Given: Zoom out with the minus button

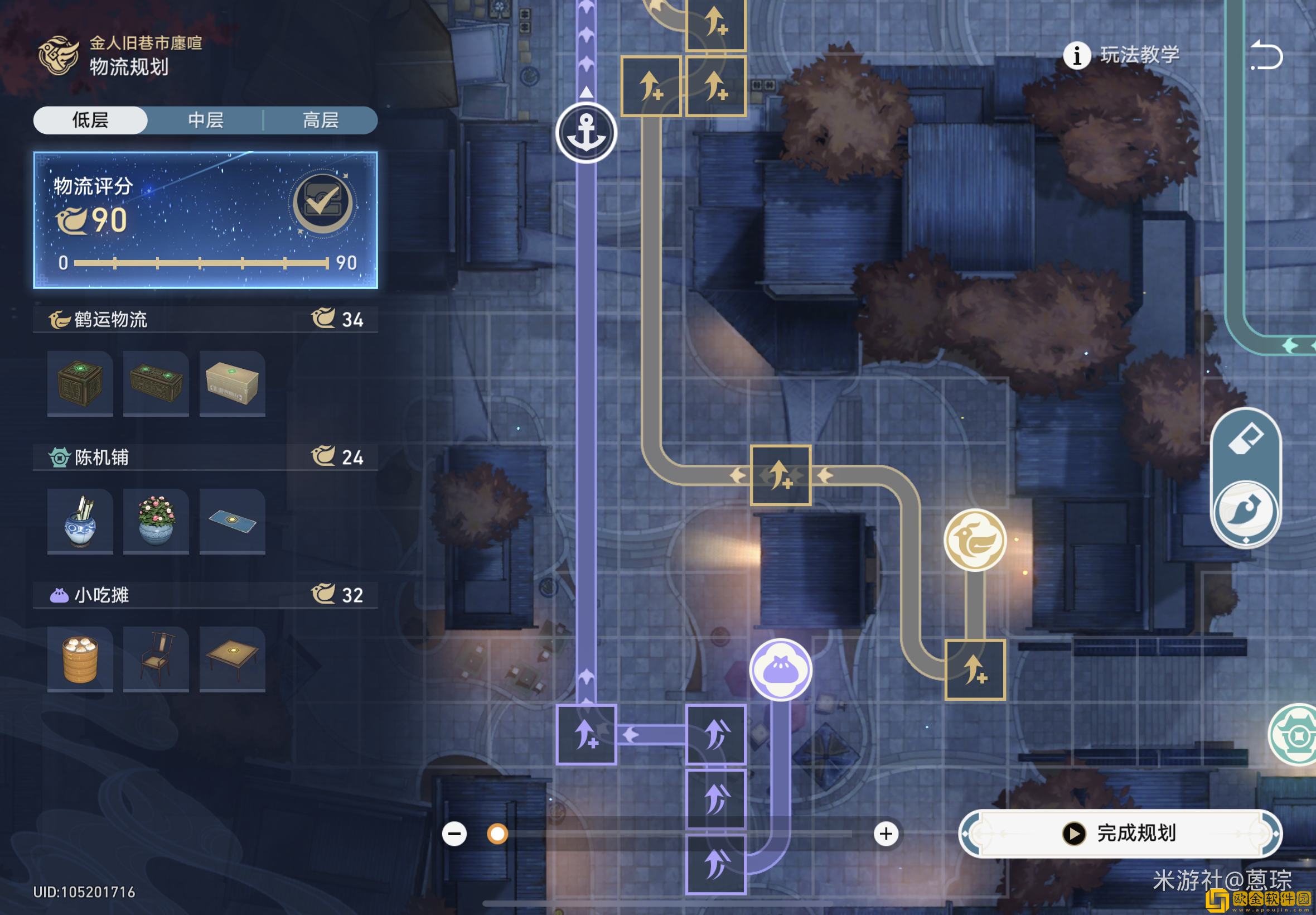Looking at the screenshot, I should pos(454,834).
